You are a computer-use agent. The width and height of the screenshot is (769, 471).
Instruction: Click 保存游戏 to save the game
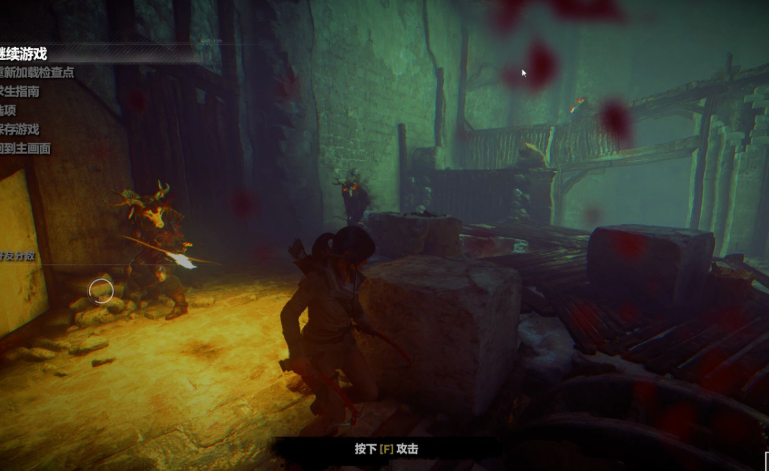pyautogui.click(x=20, y=129)
